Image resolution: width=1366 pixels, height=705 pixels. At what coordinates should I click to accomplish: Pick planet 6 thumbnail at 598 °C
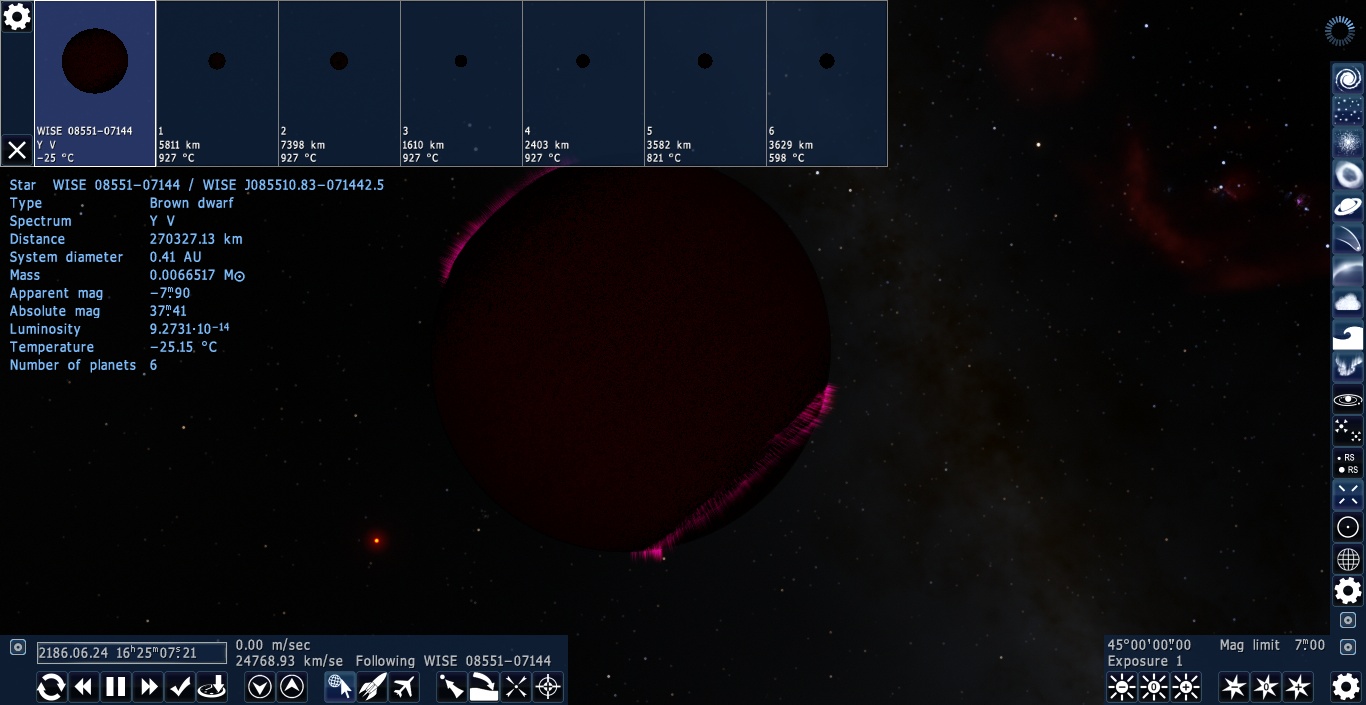(827, 82)
